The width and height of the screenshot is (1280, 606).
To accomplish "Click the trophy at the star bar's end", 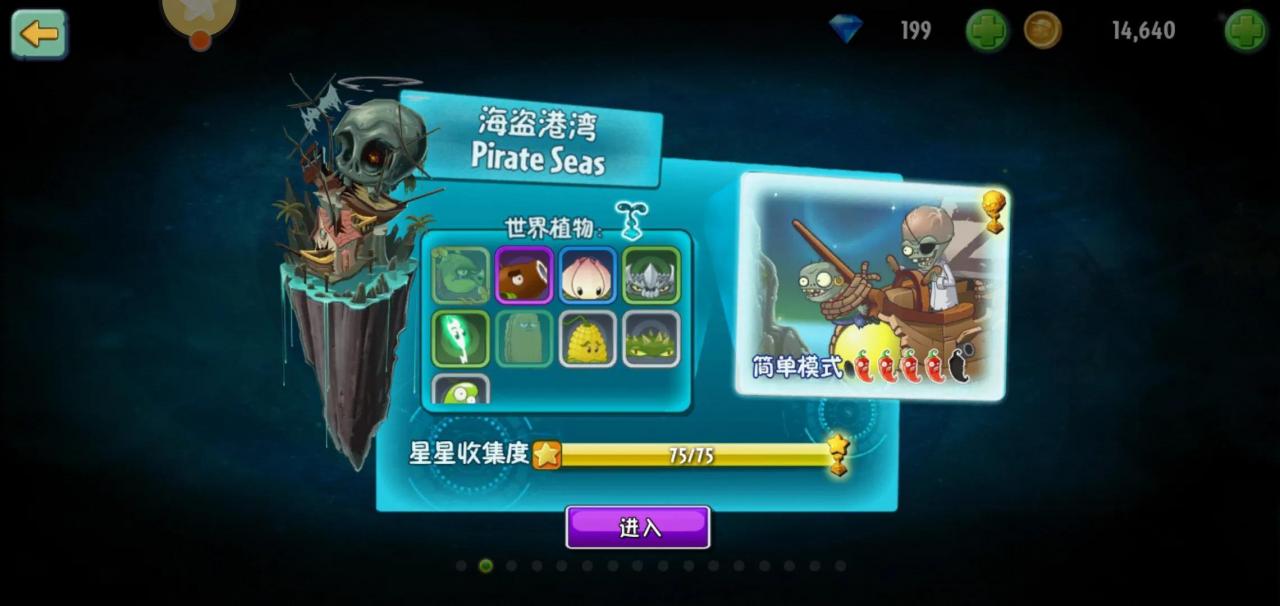I will 838,454.
